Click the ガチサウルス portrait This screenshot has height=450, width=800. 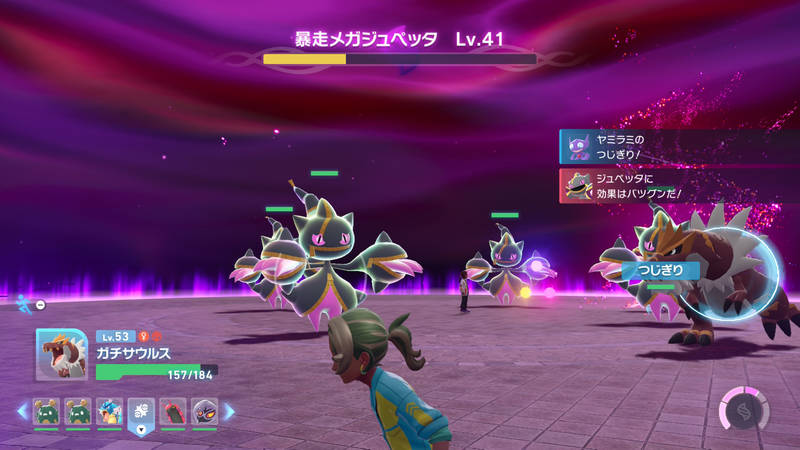(x=61, y=354)
